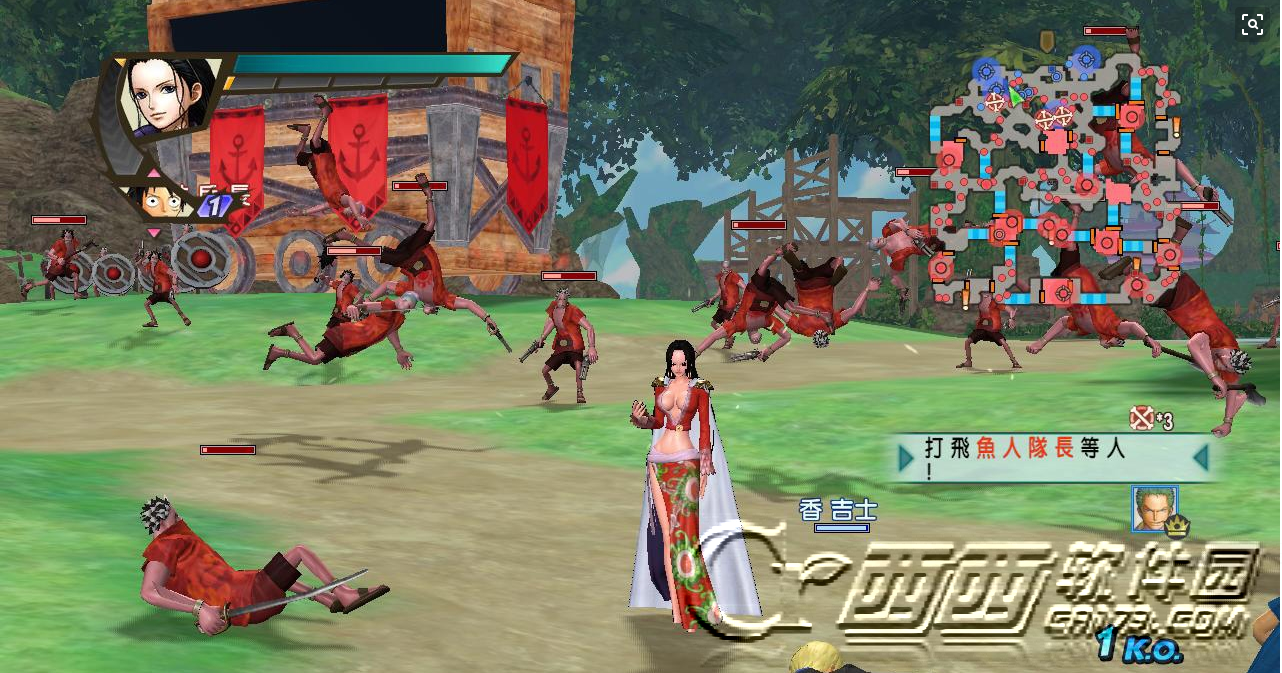This screenshot has height=673, width=1282.
Task: Click Zoro's portrait icon
Action: click(1154, 509)
